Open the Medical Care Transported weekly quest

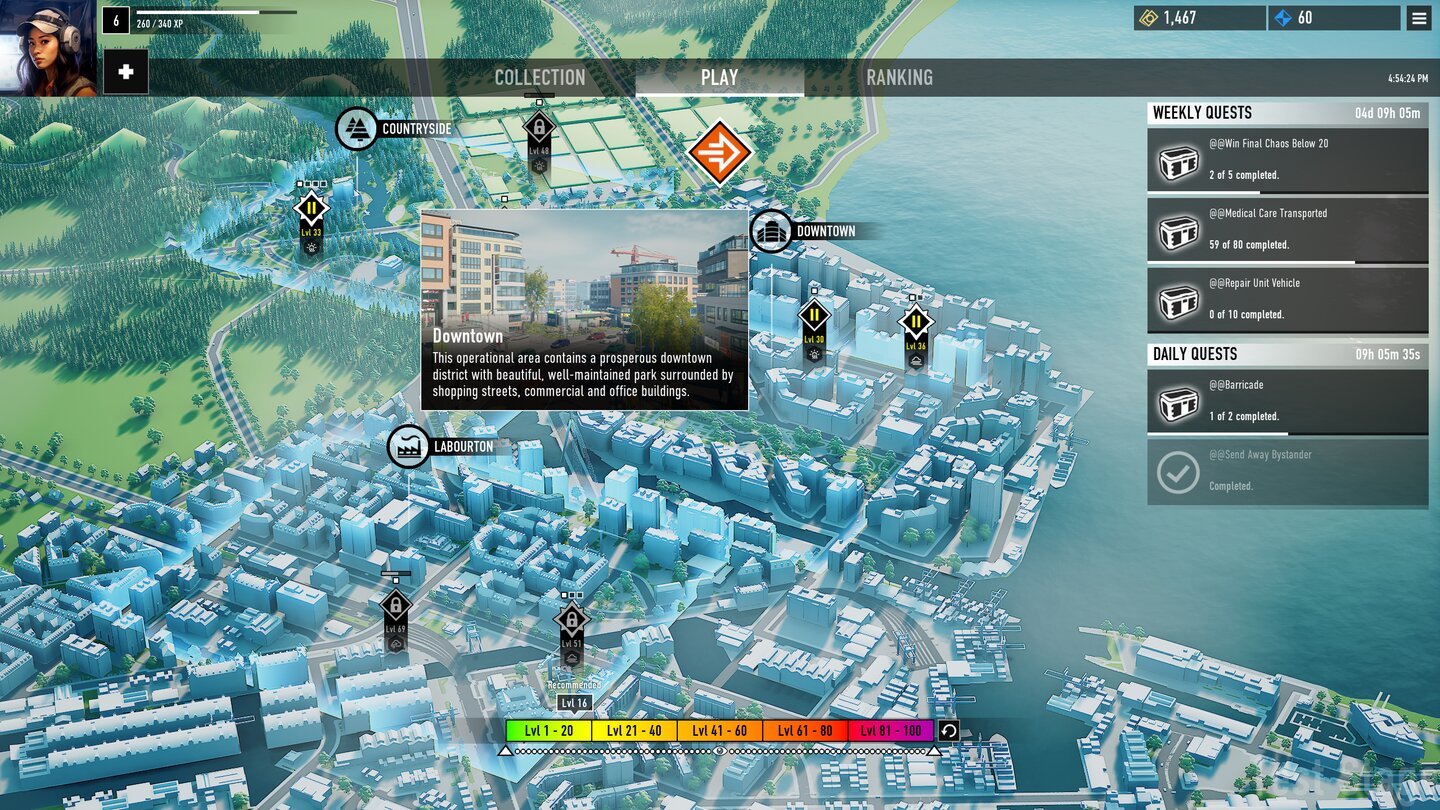click(1287, 229)
